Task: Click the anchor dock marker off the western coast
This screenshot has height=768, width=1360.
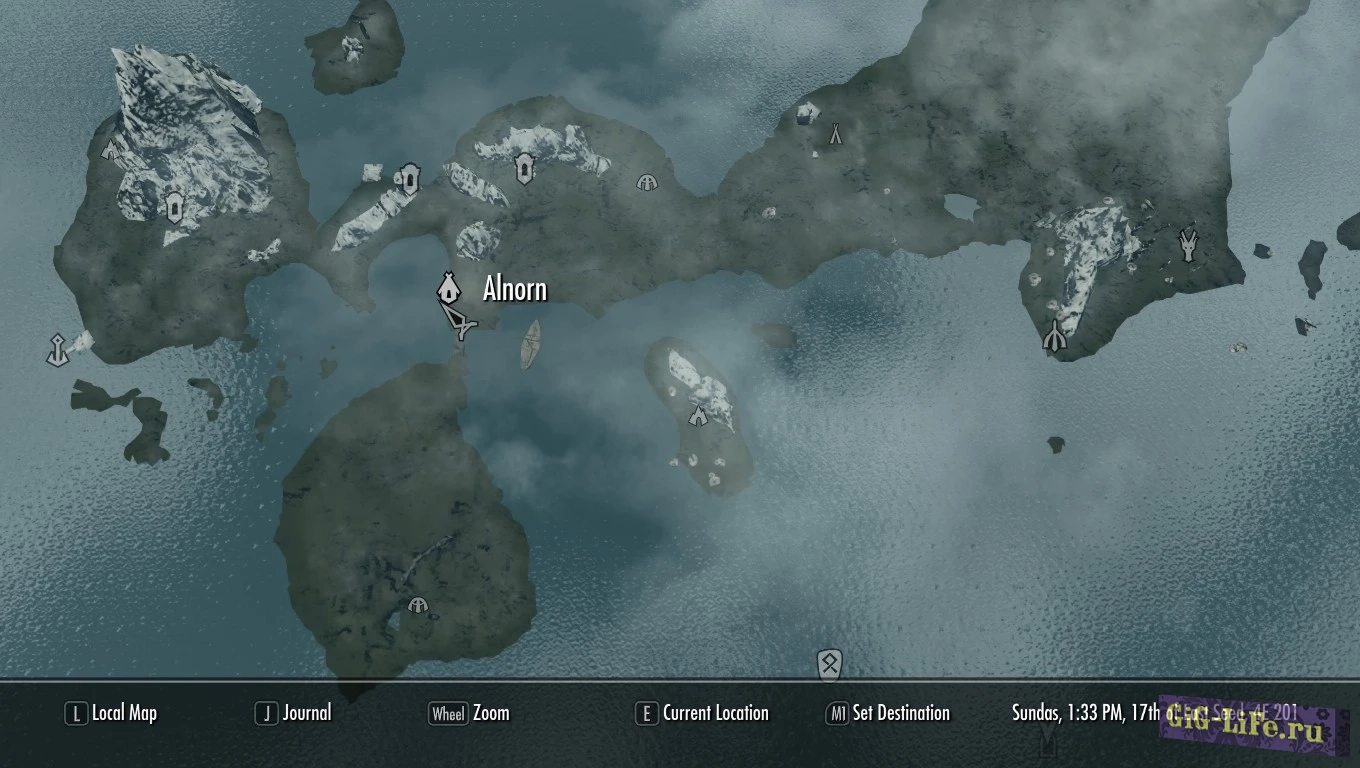Action: pos(57,349)
